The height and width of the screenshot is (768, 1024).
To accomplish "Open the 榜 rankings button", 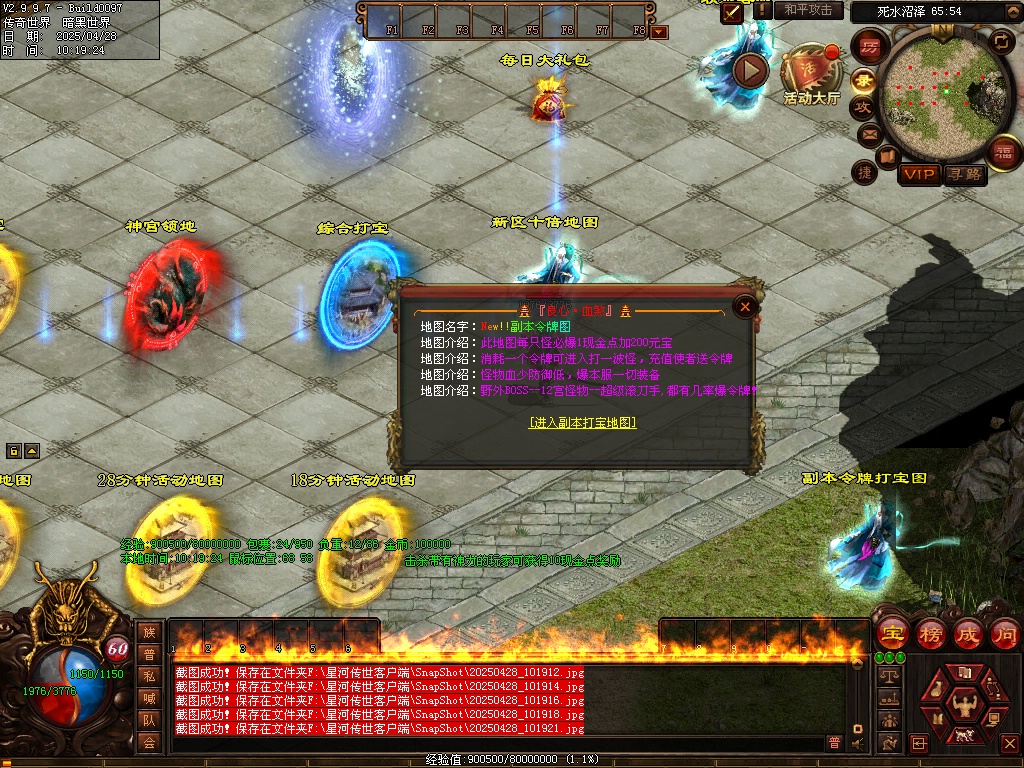I will [930, 633].
